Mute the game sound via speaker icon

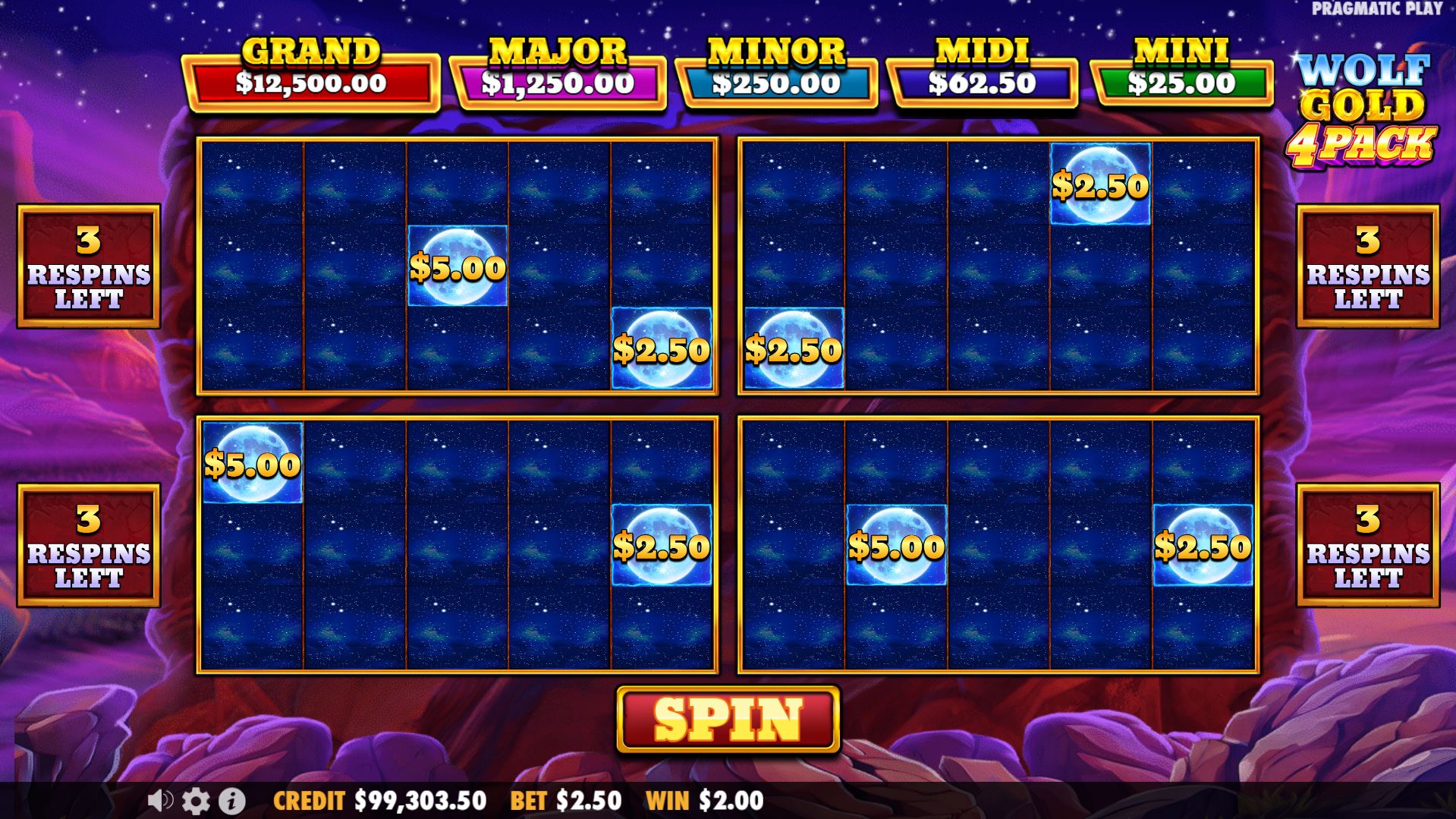pos(159,799)
